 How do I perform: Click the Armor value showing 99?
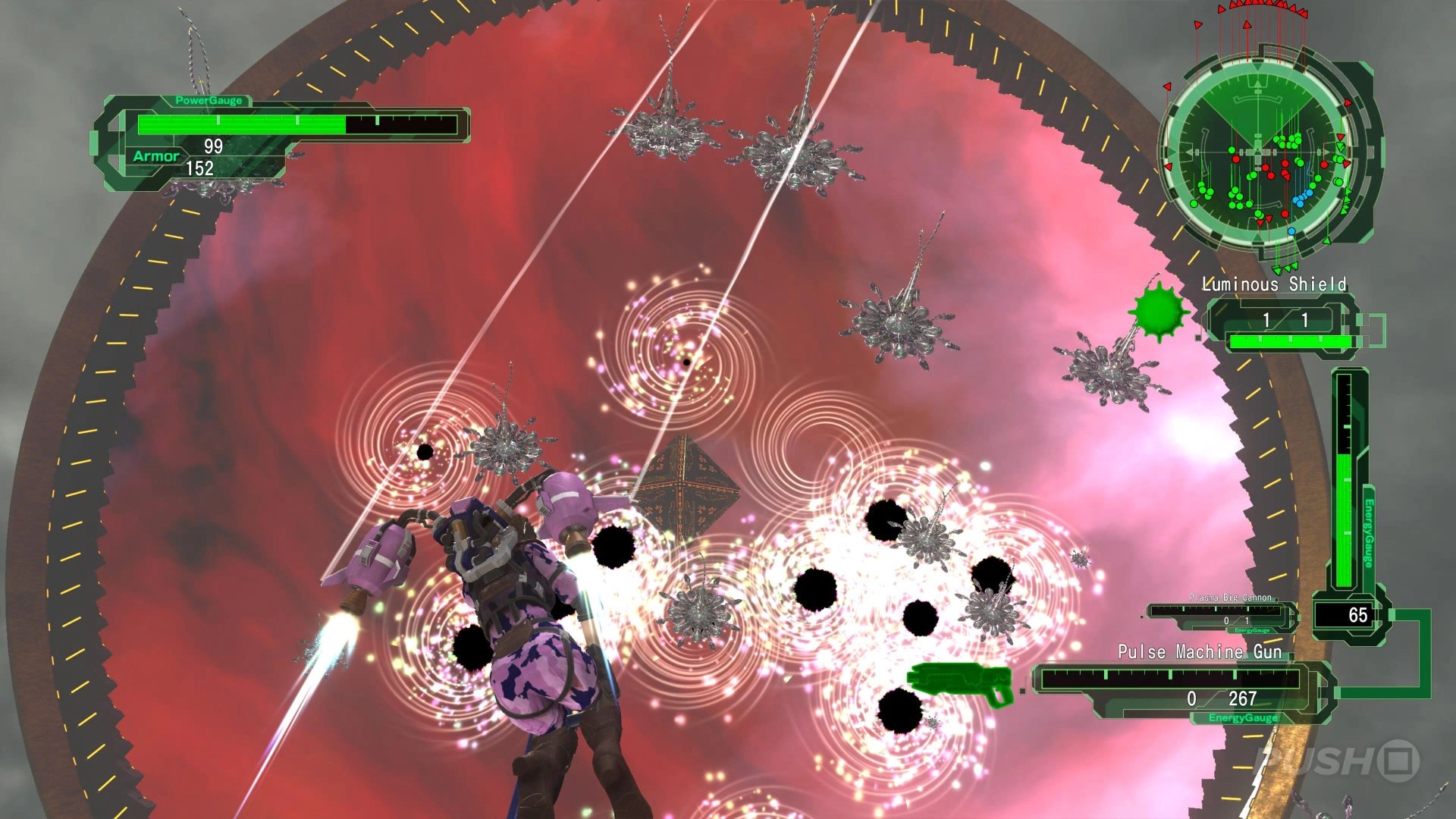click(212, 141)
